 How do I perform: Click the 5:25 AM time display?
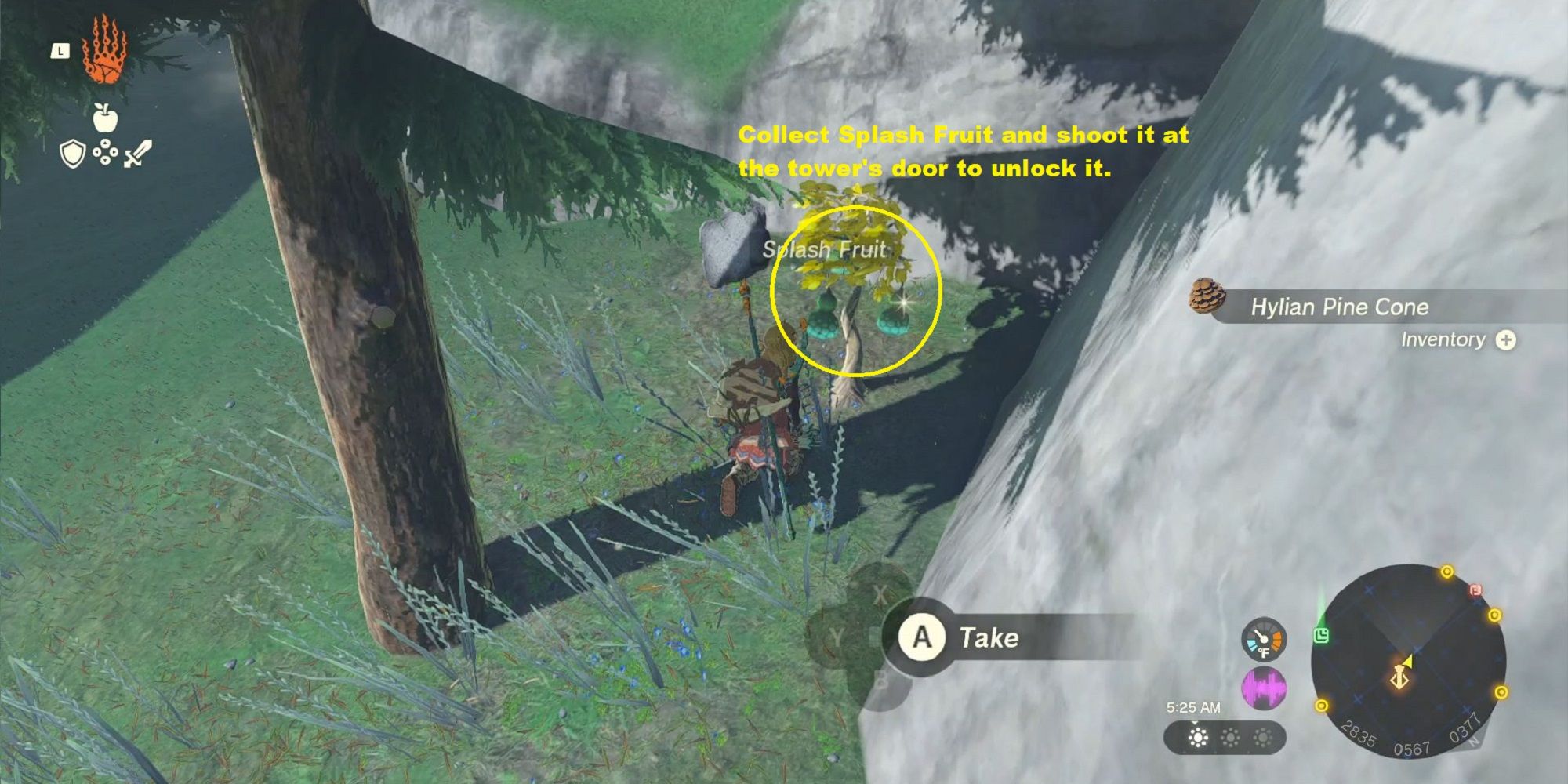click(x=1193, y=707)
